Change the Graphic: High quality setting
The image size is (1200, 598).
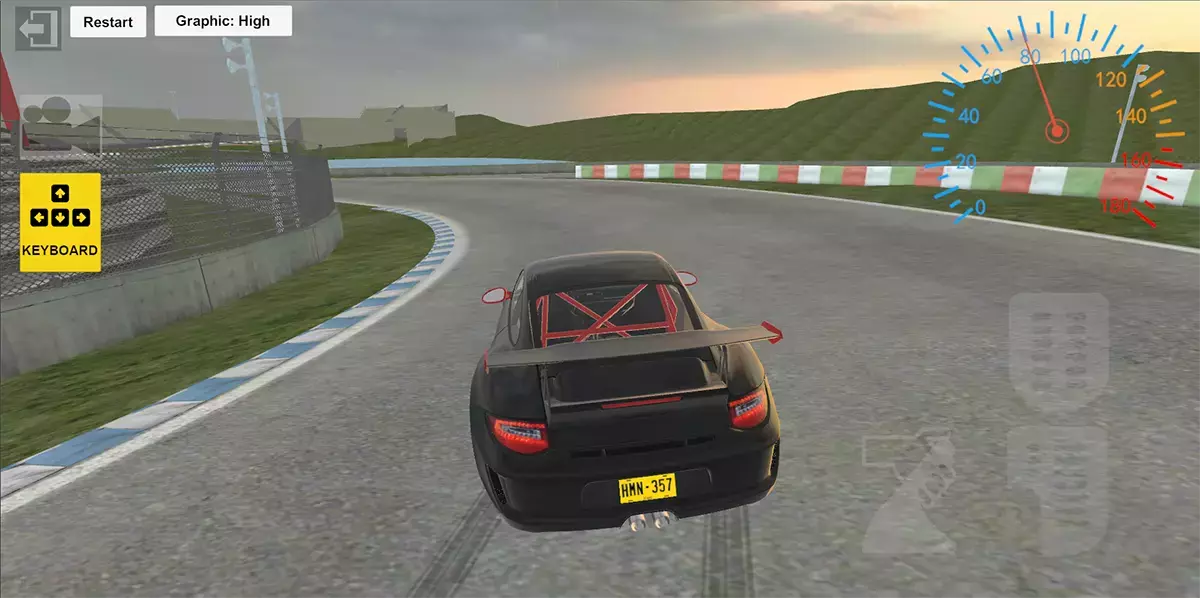point(223,21)
